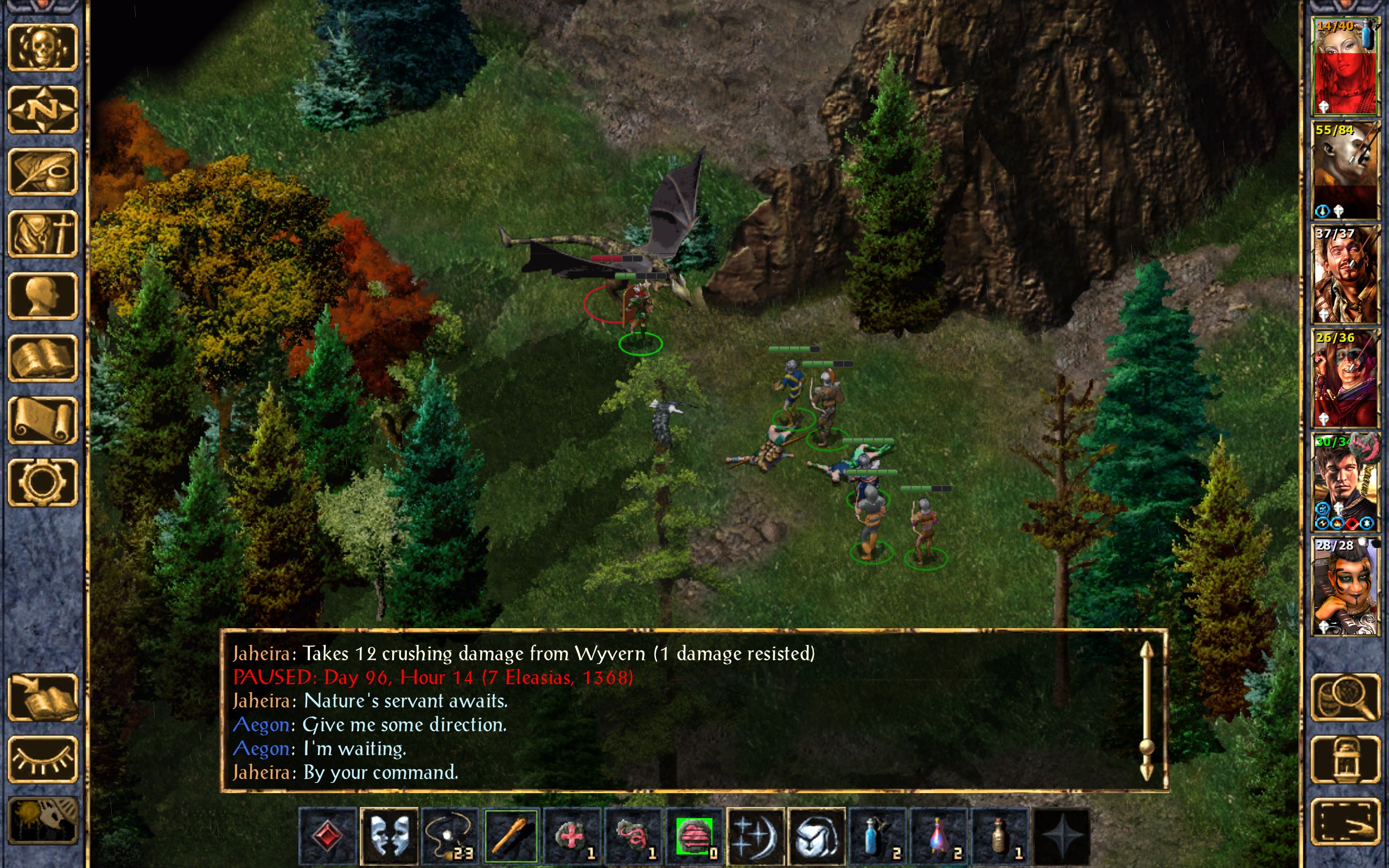The image size is (1389, 868).
Task: Open the area map with compass icon
Action: (x=43, y=110)
